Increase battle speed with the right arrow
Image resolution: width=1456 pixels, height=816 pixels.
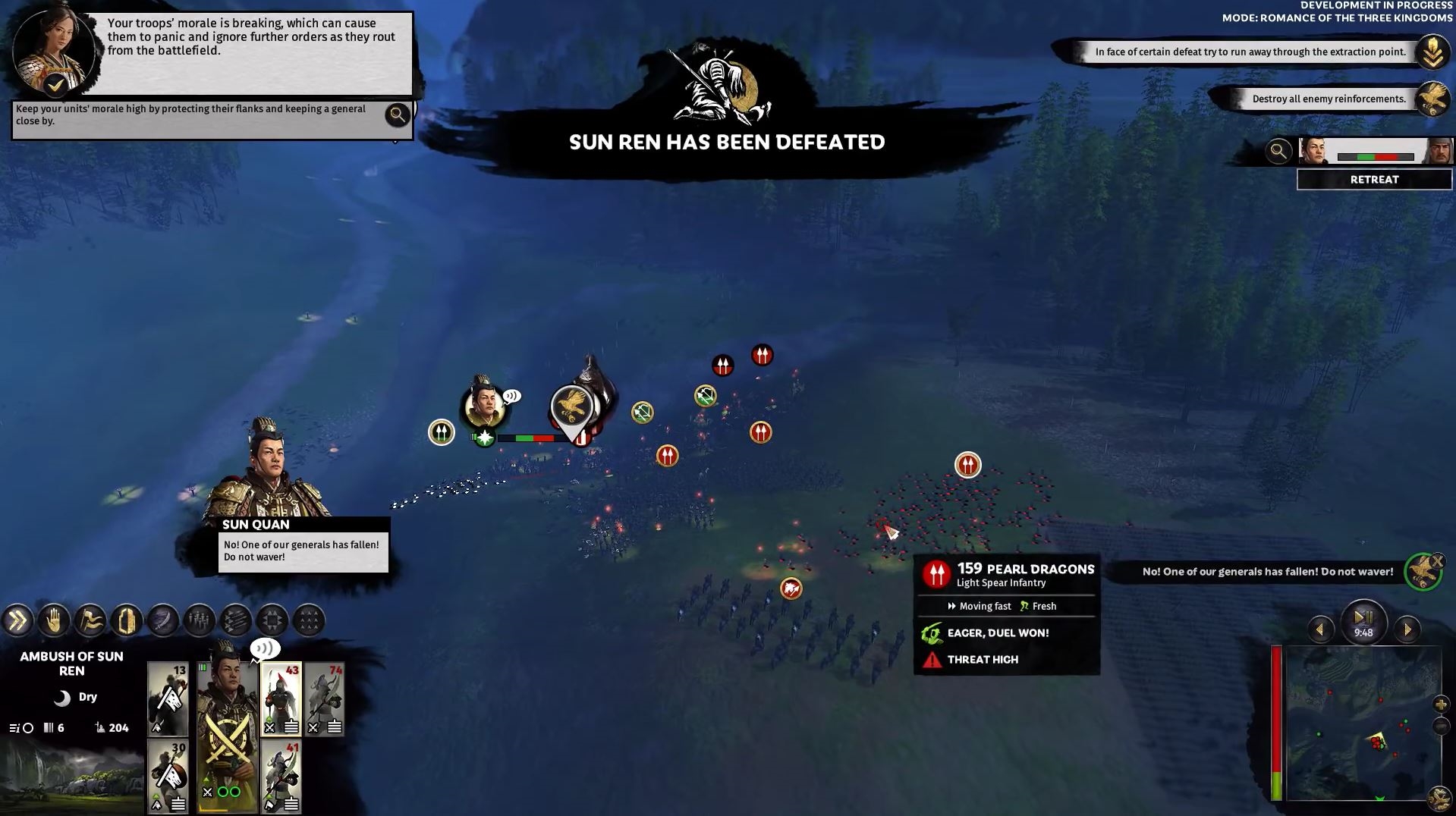1407,629
